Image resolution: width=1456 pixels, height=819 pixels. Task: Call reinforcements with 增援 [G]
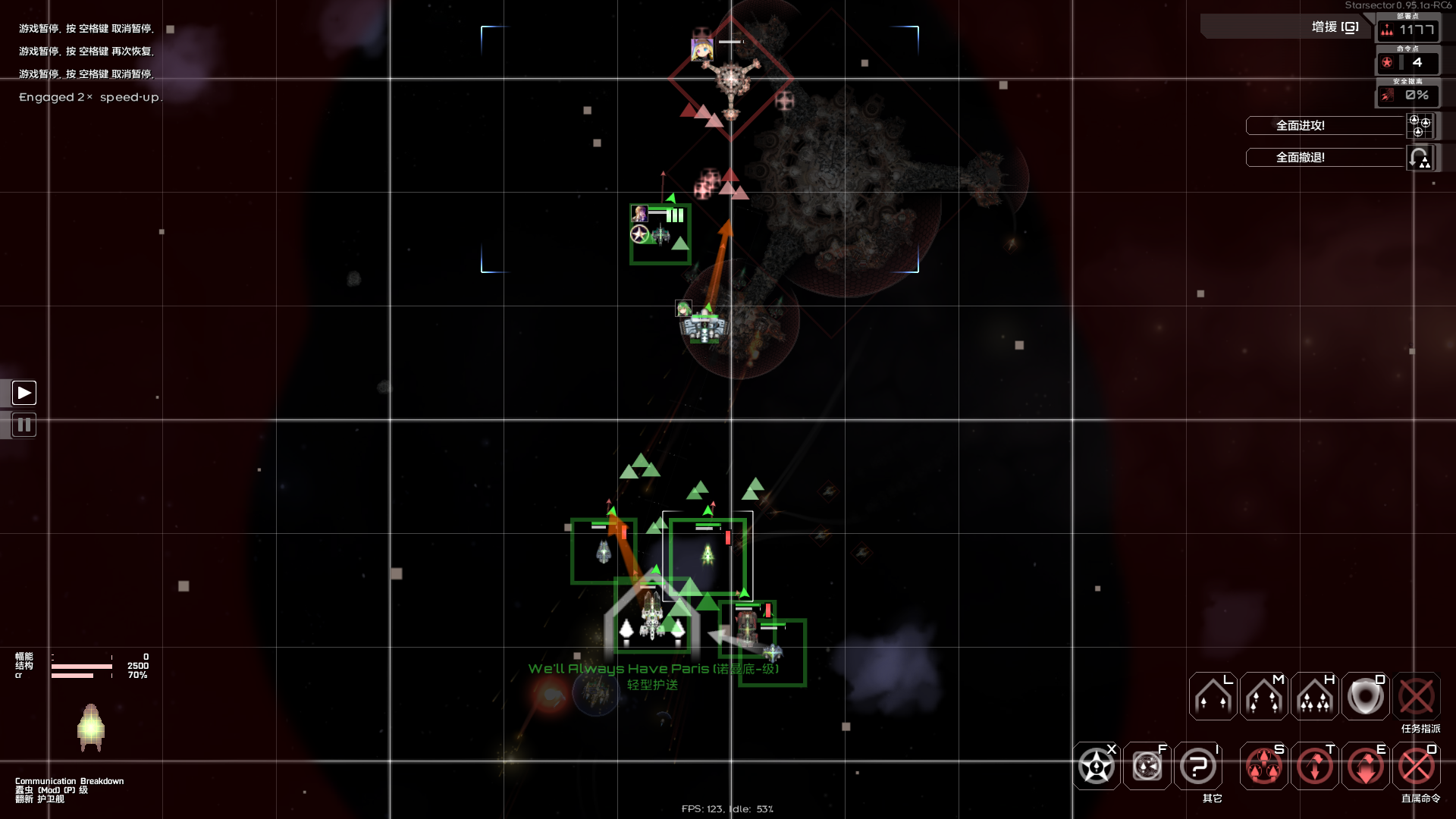click(1332, 27)
